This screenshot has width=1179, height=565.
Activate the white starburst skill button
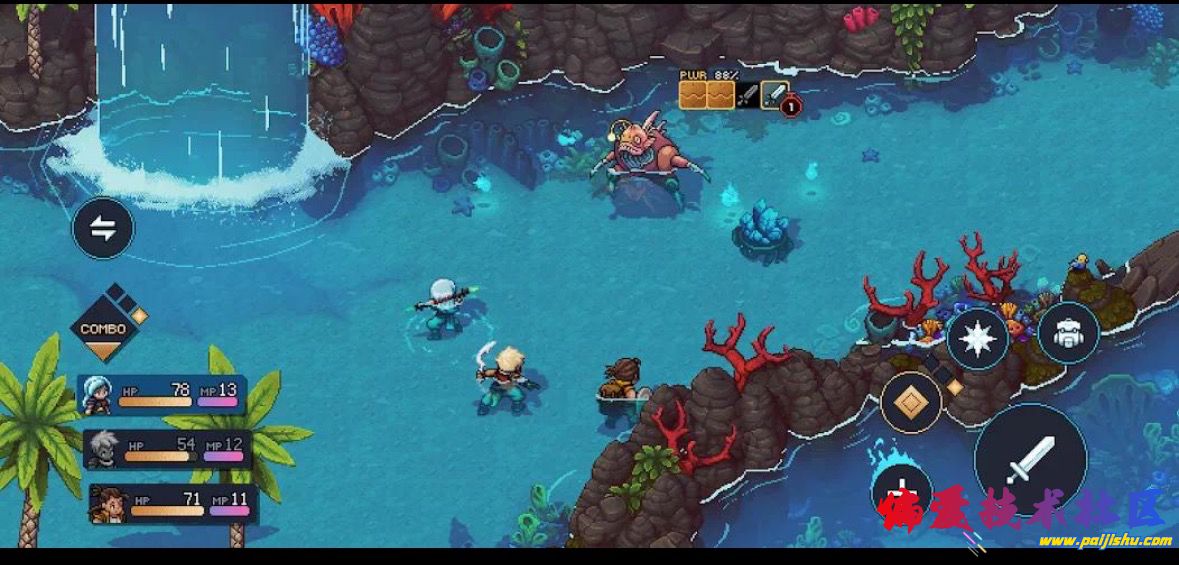[977, 339]
